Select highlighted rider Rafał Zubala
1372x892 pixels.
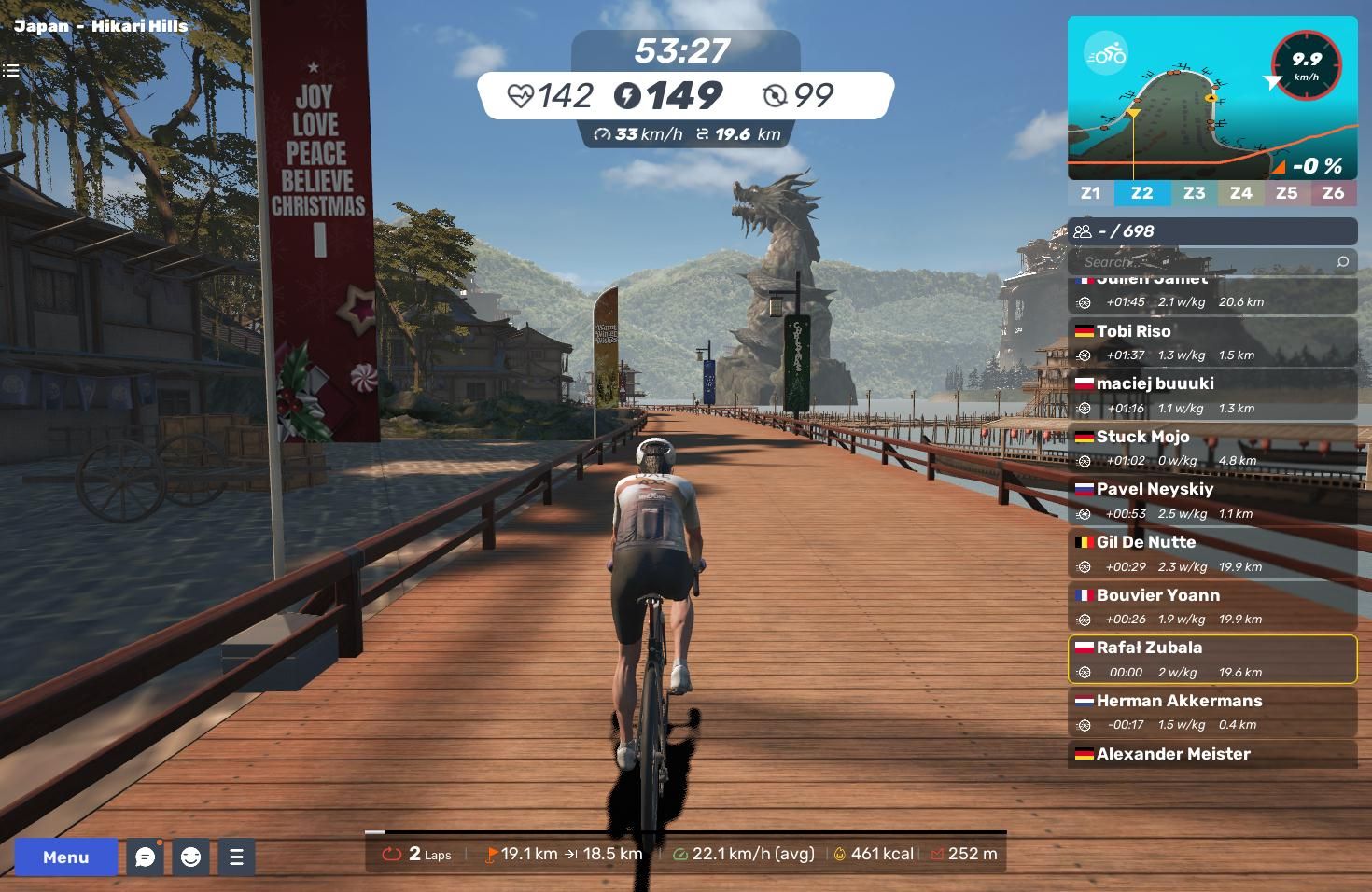[x=1211, y=659]
